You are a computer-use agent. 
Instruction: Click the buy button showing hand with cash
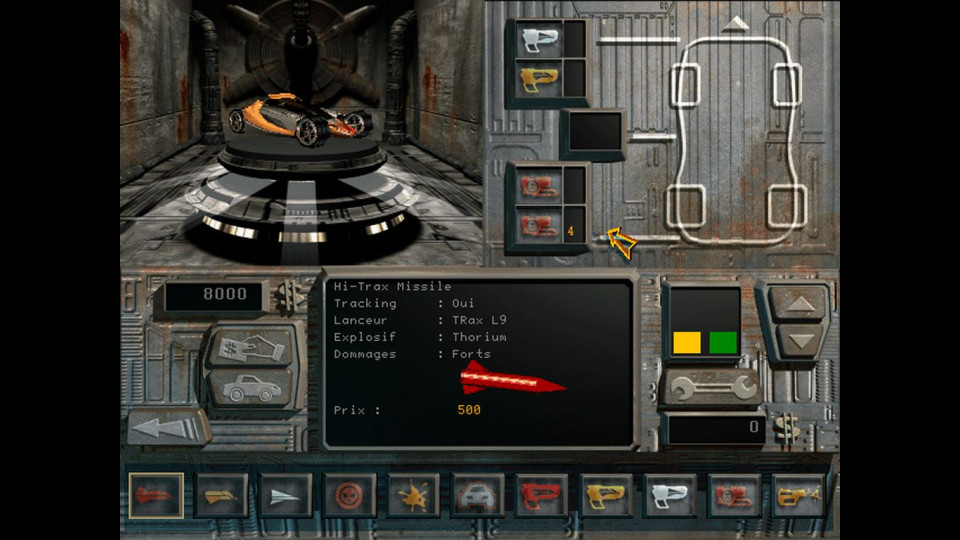(252, 348)
